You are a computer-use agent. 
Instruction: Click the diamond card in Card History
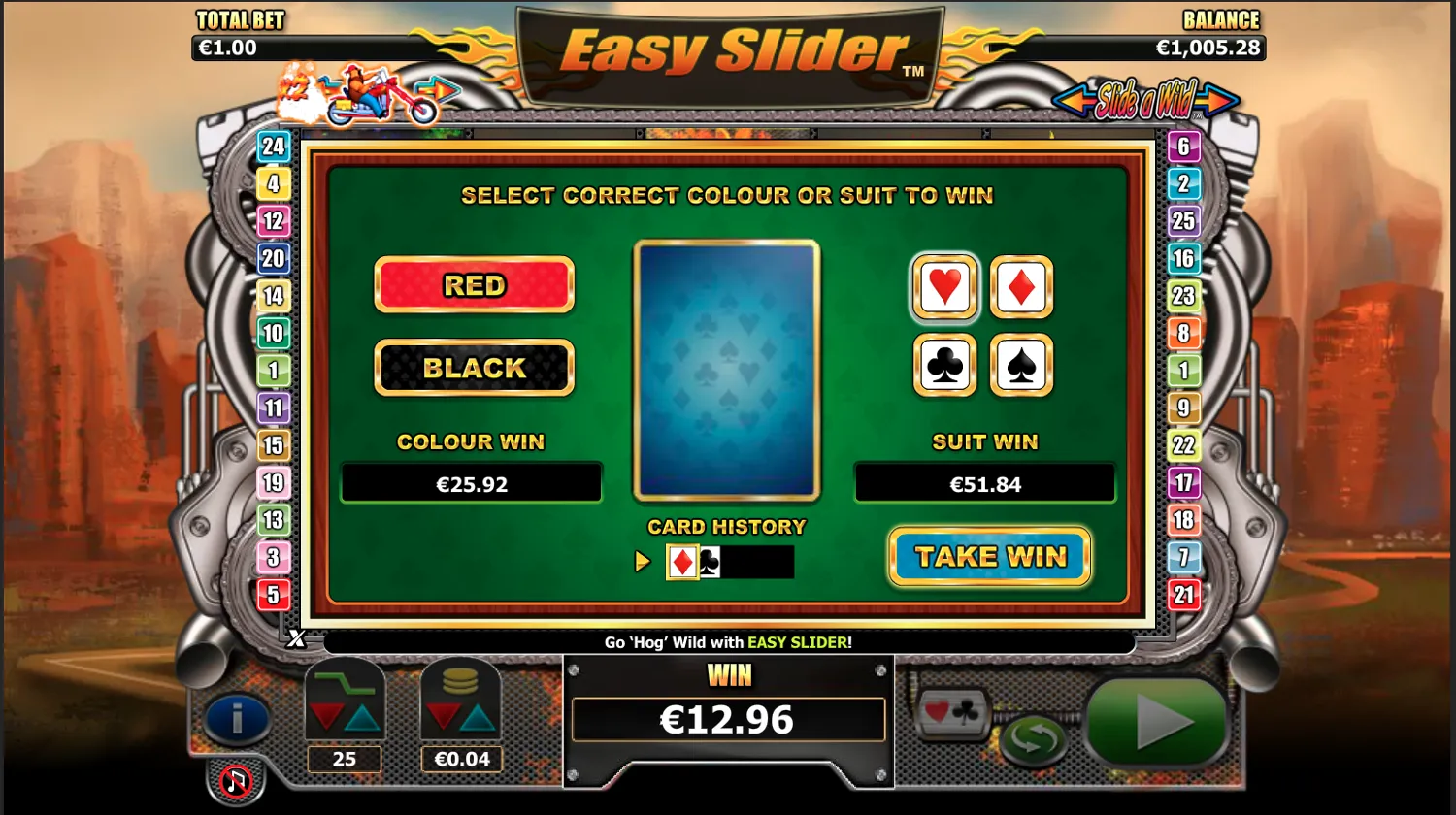[x=682, y=562]
